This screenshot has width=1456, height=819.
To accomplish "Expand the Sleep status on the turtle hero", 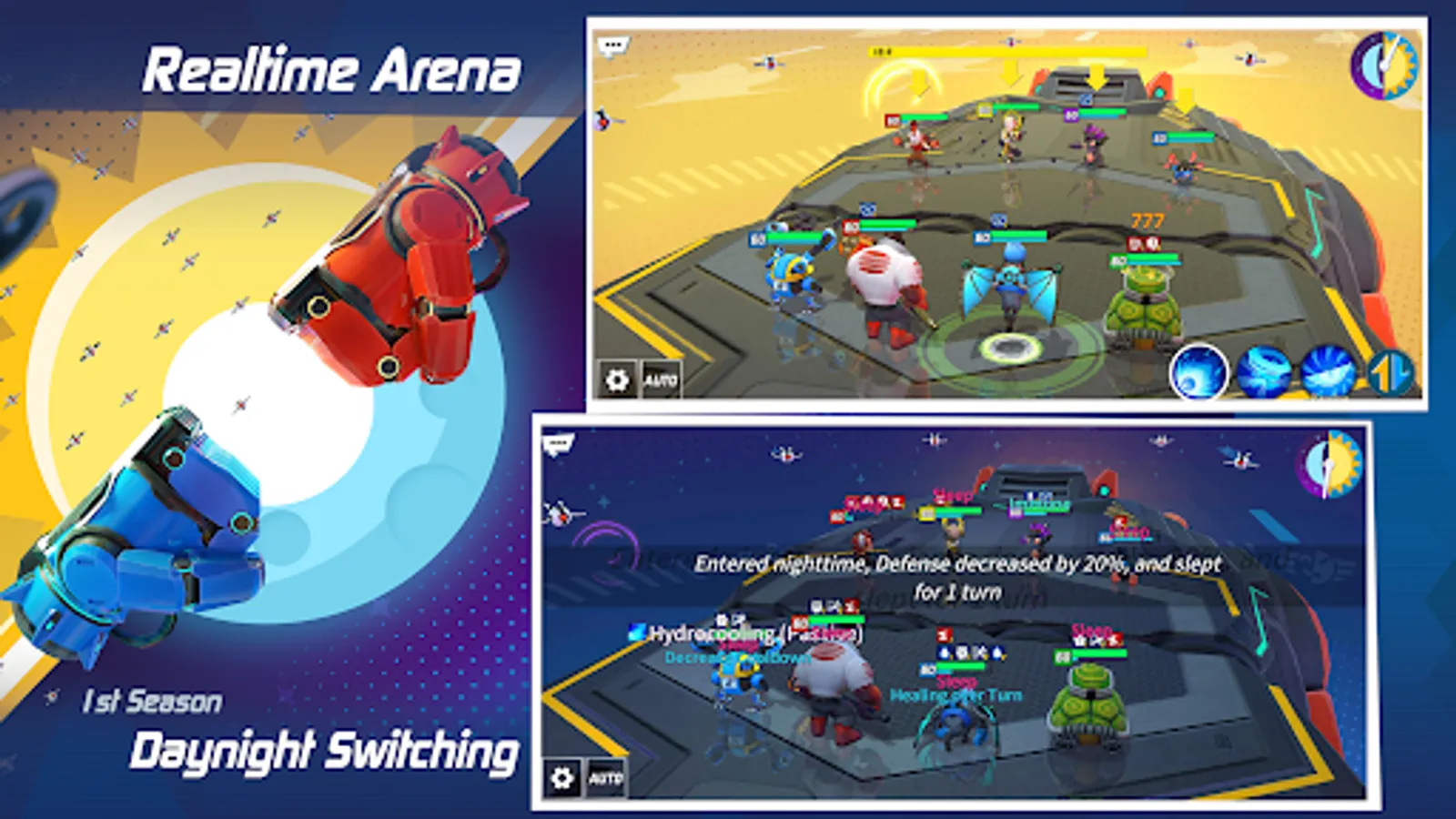I will [x=1092, y=627].
